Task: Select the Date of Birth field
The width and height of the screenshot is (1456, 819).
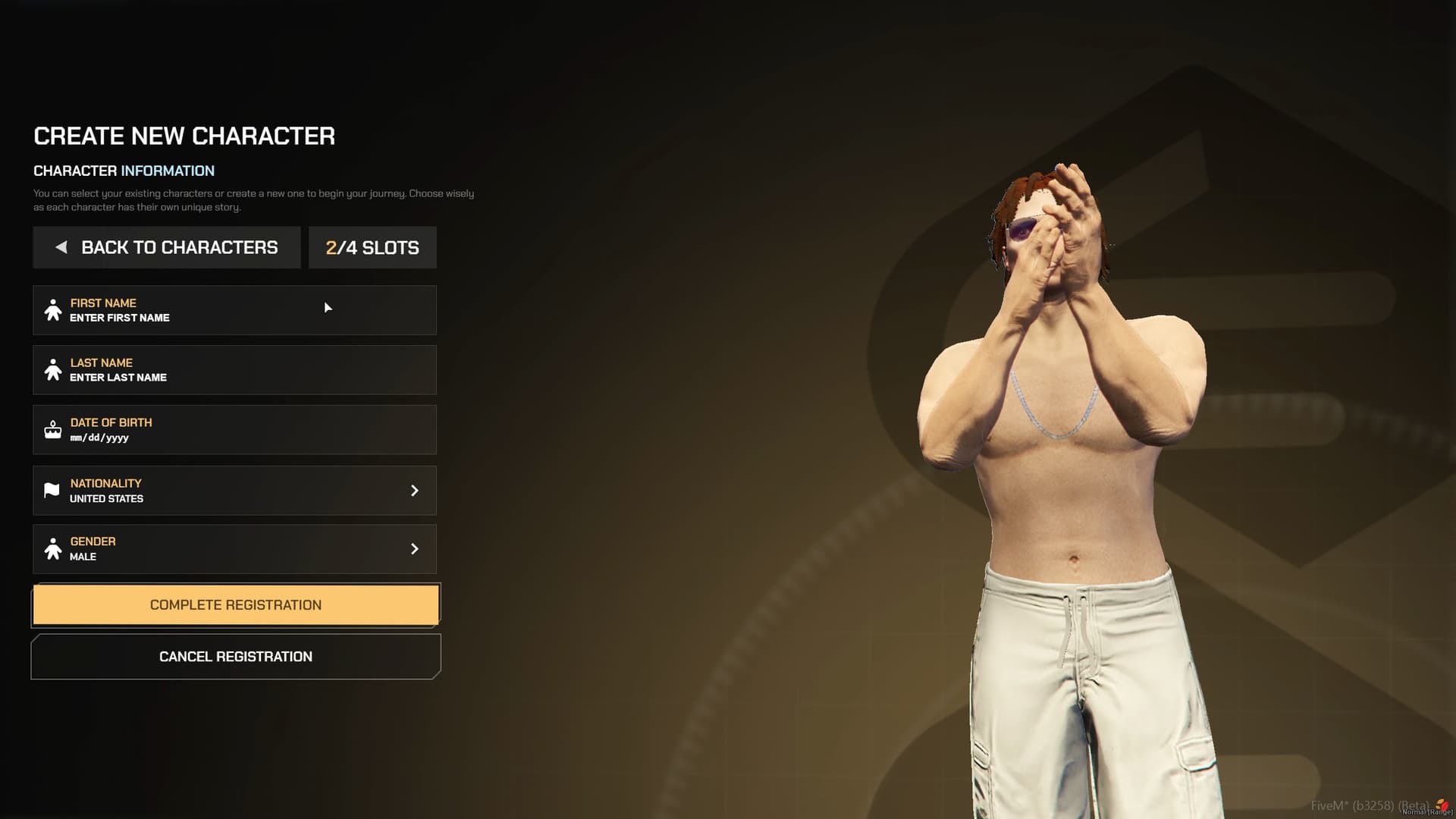Action: (234, 430)
